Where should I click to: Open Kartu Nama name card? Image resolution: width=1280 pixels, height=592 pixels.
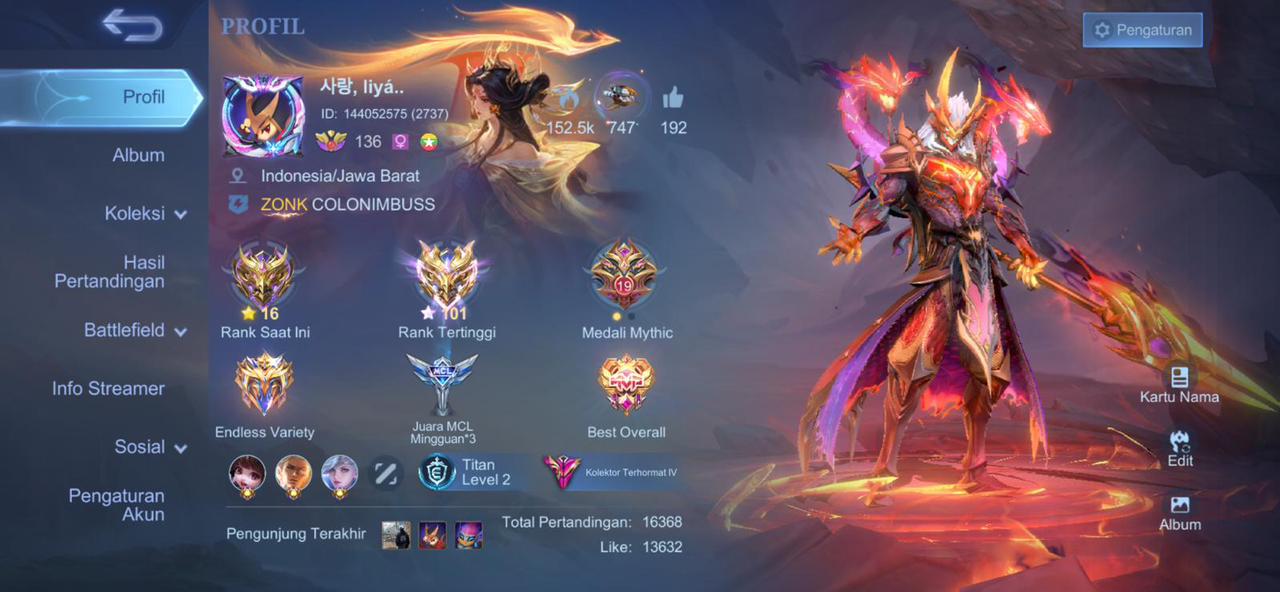(1179, 384)
